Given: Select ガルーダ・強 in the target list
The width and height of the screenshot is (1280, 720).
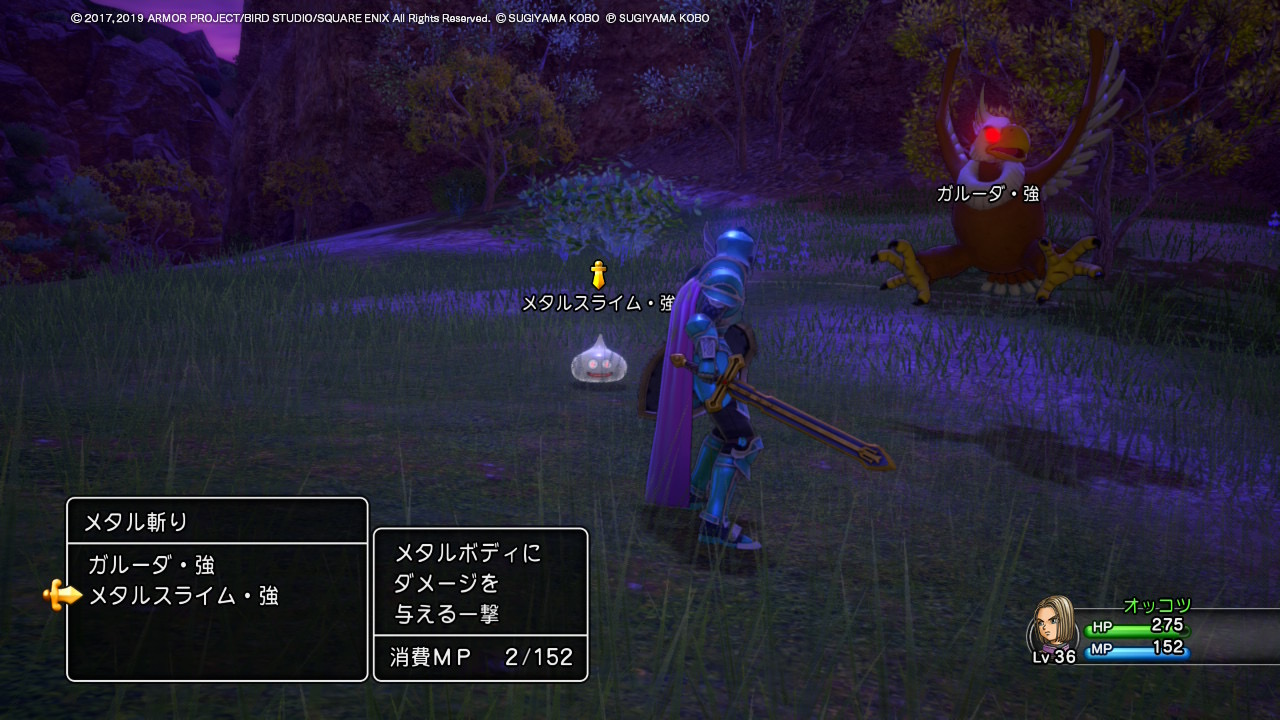Looking at the screenshot, I should click(x=151, y=565).
